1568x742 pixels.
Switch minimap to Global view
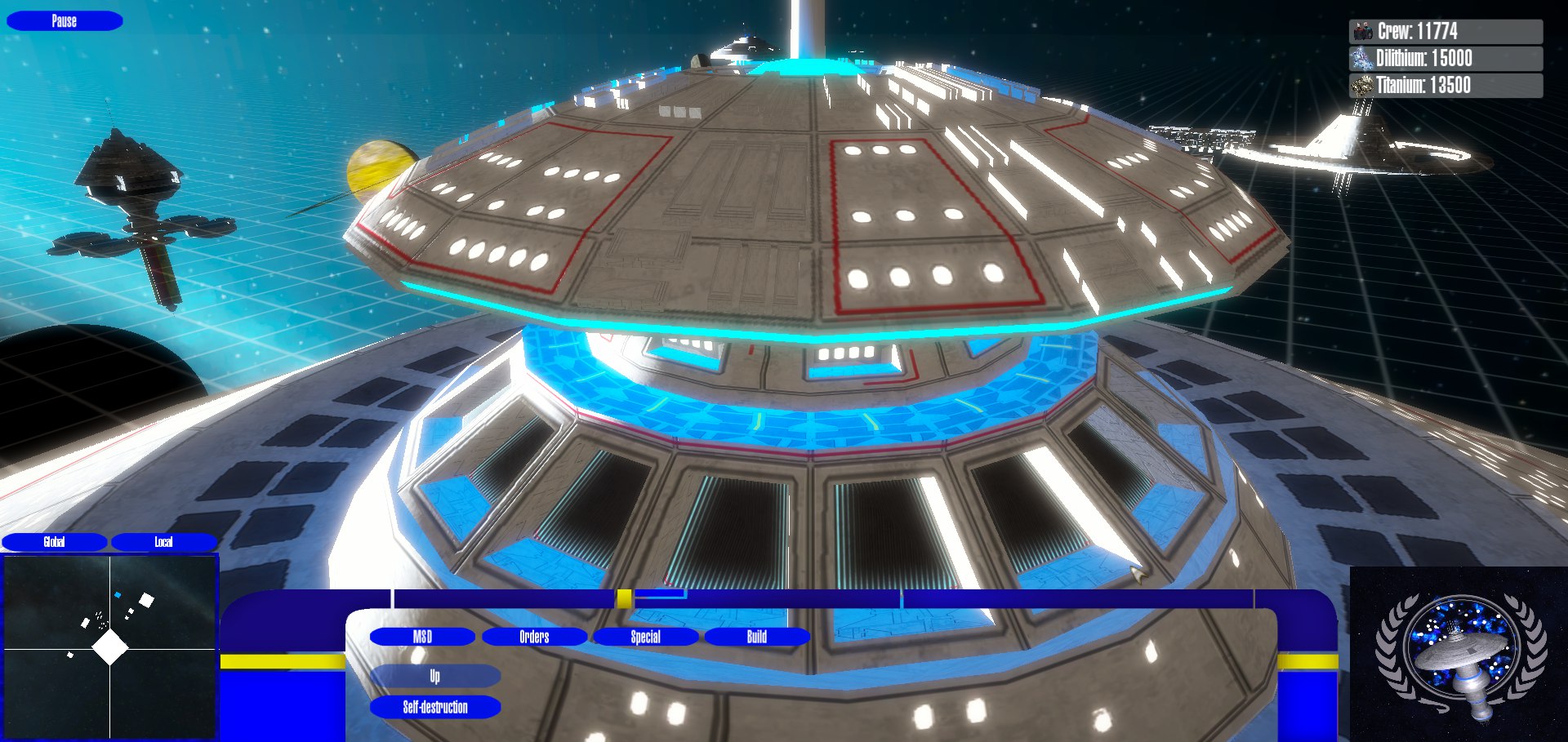pyautogui.click(x=54, y=542)
